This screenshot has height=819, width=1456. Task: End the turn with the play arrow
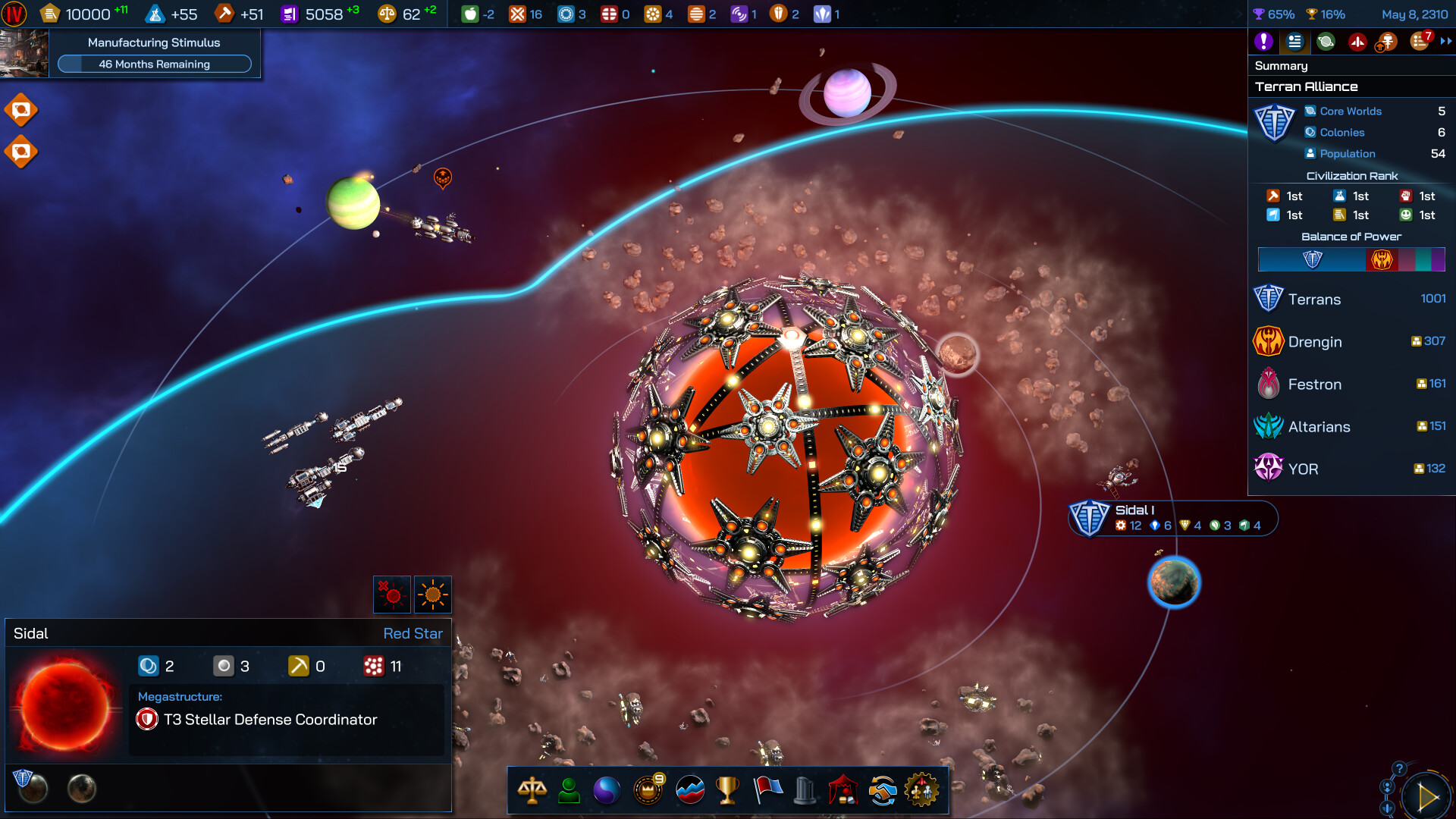1427,797
